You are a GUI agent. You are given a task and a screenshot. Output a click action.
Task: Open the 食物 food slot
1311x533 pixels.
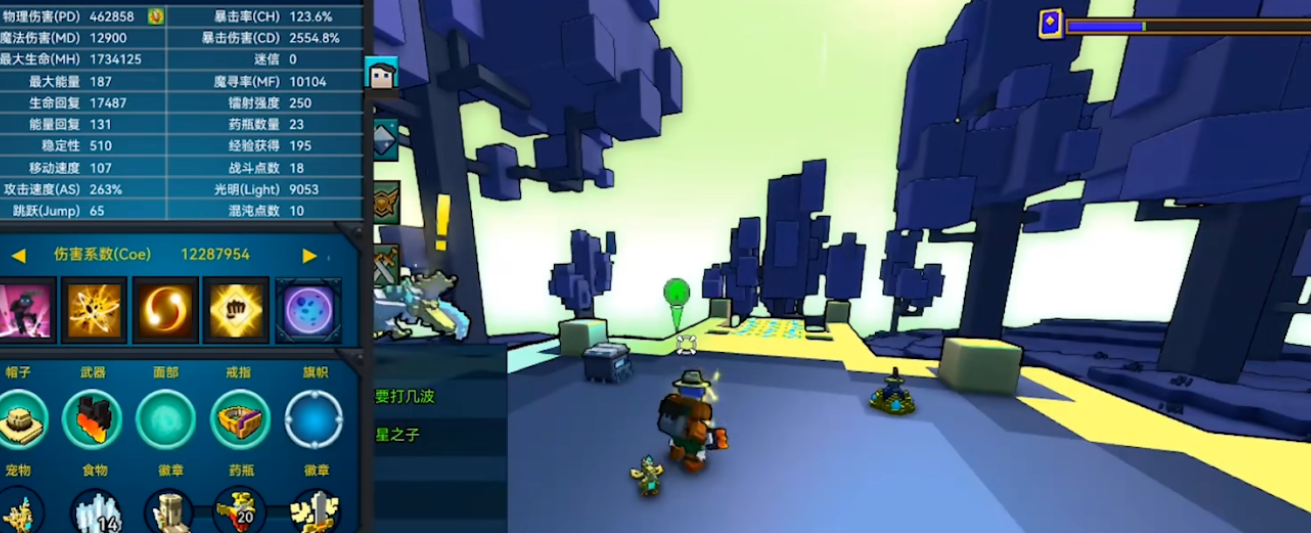click(x=96, y=510)
